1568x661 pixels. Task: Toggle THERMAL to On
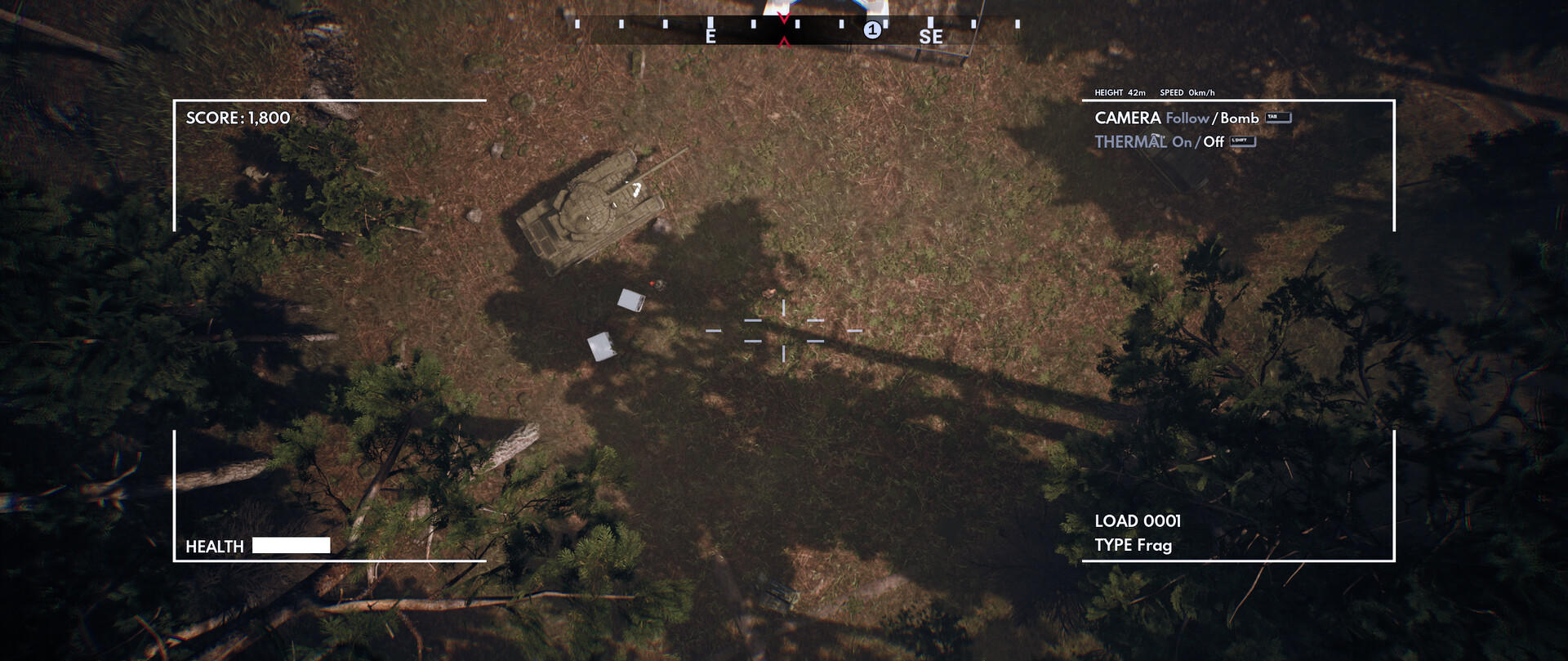pyautogui.click(x=1183, y=141)
